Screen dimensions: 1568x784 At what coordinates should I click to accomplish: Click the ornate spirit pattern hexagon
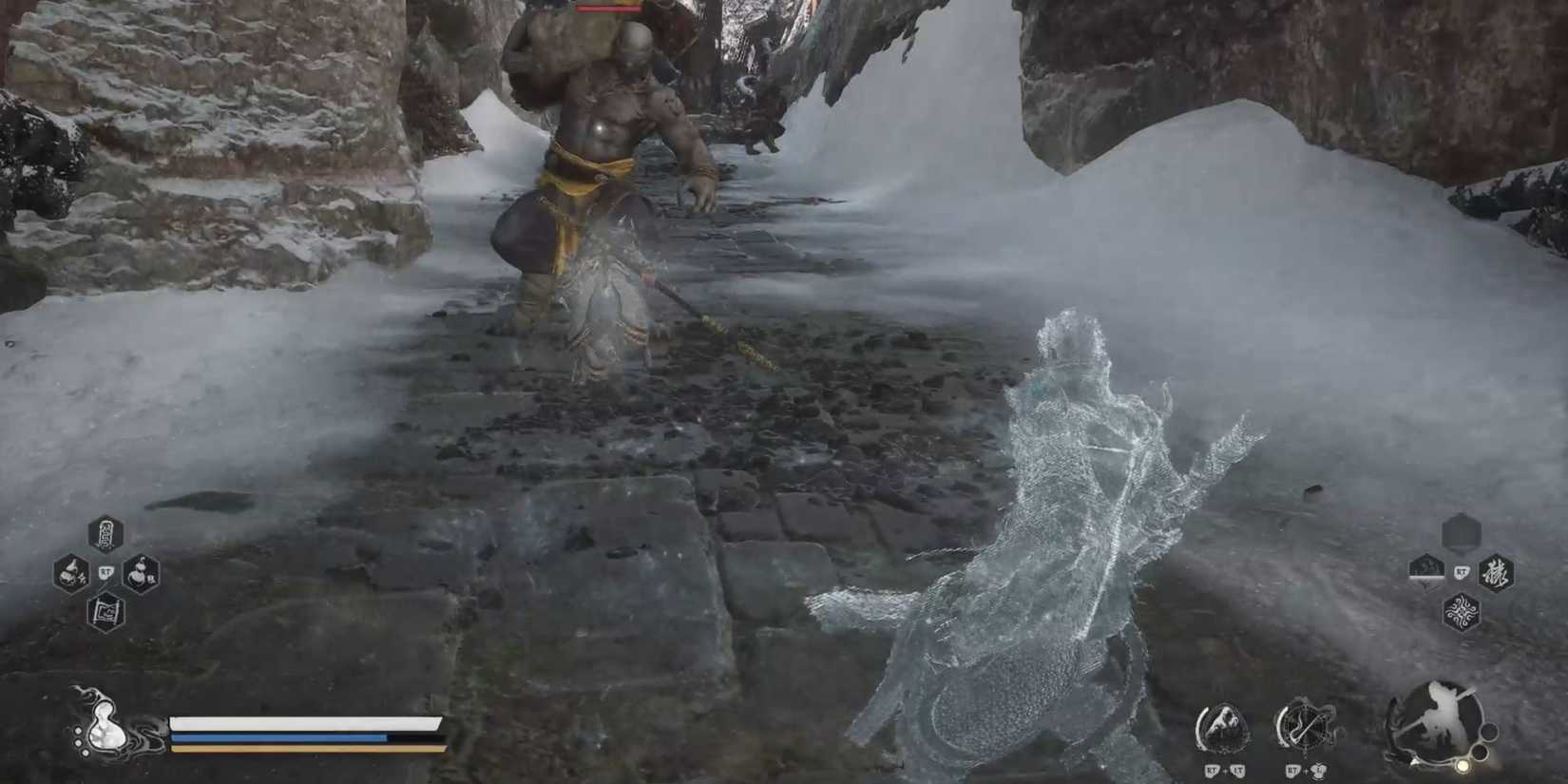point(1463,612)
